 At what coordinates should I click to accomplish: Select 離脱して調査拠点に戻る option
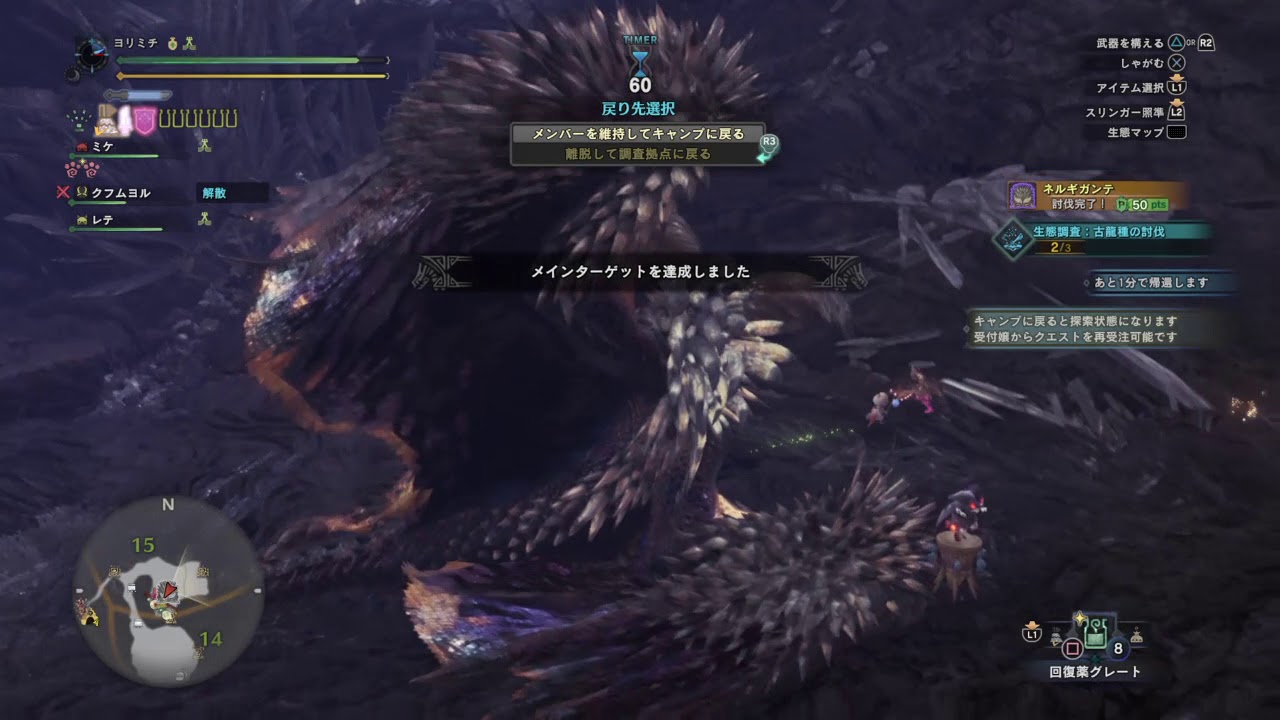(640, 153)
